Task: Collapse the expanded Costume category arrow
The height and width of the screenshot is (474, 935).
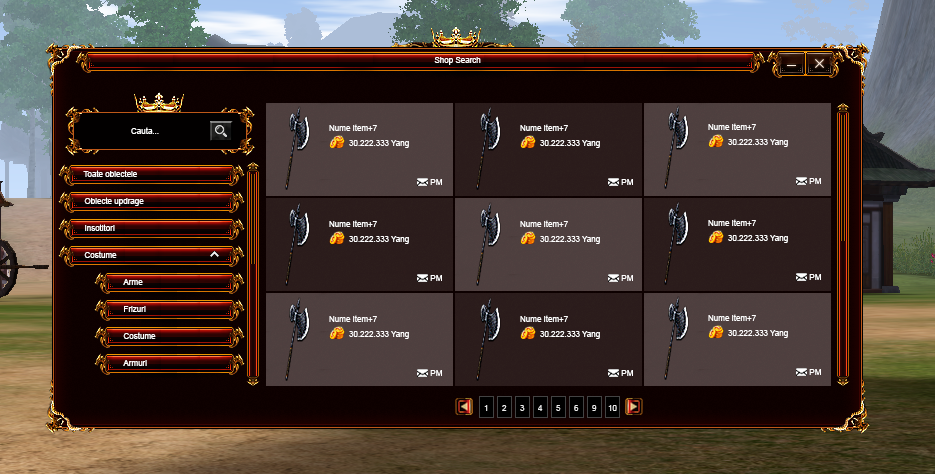Action: pyautogui.click(x=214, y=256)
